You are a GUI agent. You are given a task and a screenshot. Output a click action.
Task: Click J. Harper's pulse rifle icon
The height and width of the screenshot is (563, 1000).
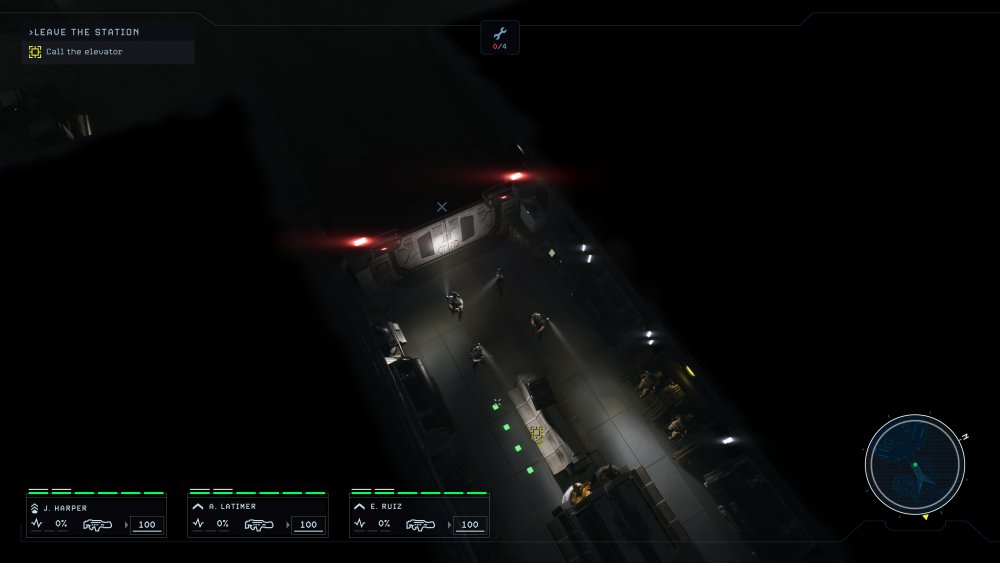coord(97,524)
